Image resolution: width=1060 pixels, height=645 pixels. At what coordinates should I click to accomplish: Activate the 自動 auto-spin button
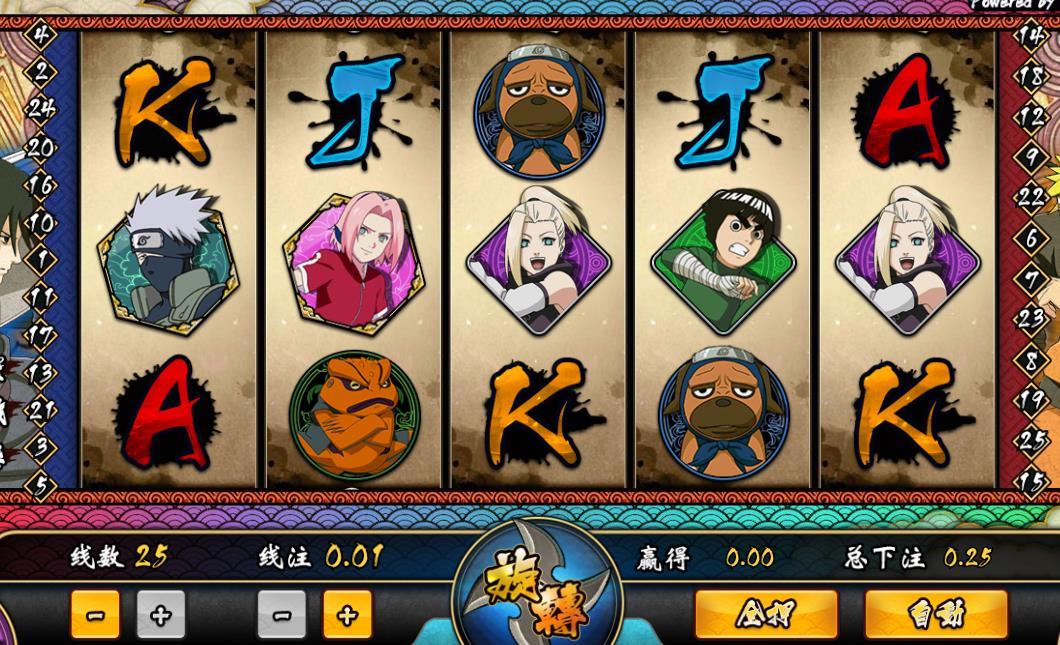tap(935, 613)
